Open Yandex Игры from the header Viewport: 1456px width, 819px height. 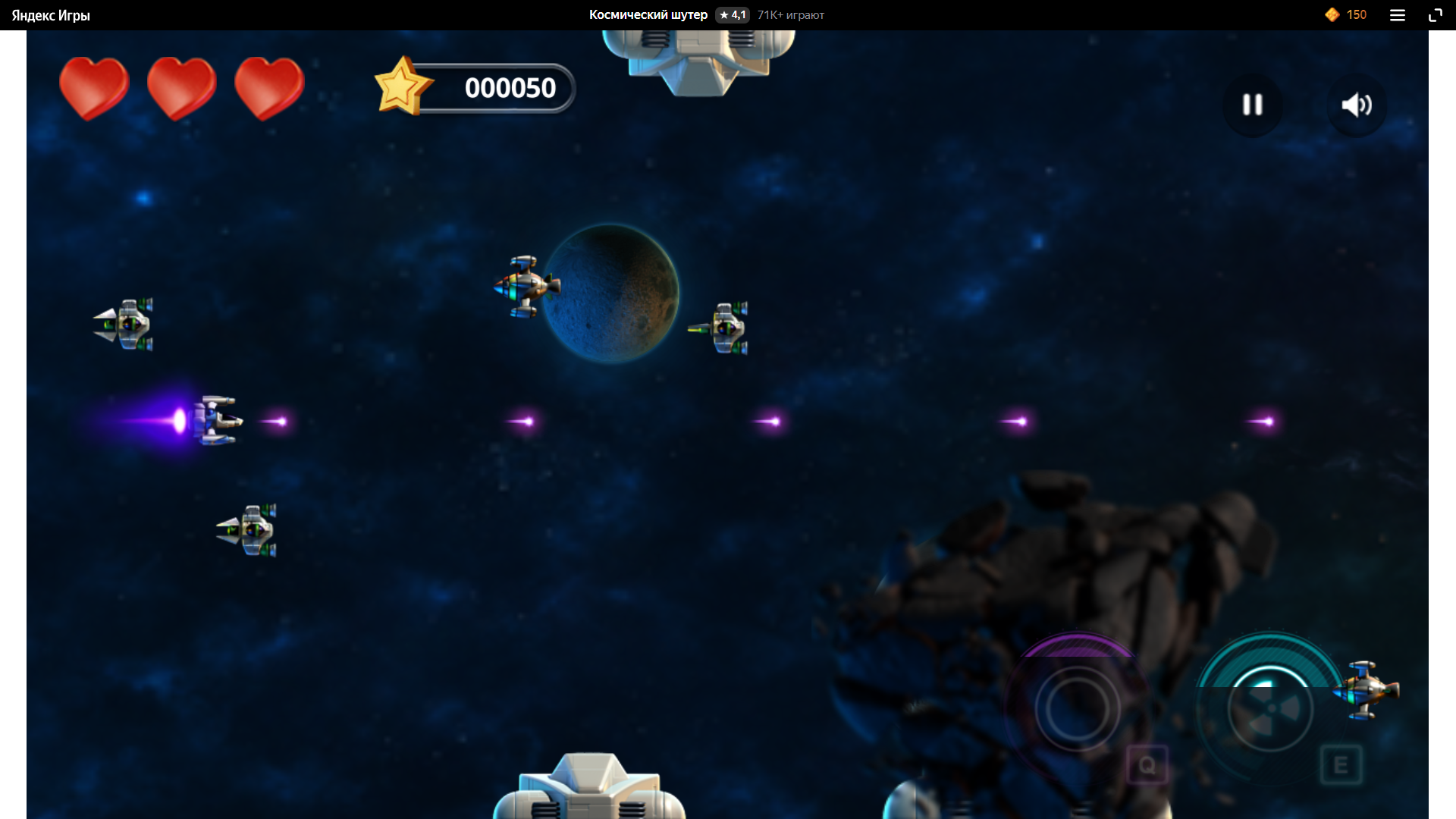point(49,14)
